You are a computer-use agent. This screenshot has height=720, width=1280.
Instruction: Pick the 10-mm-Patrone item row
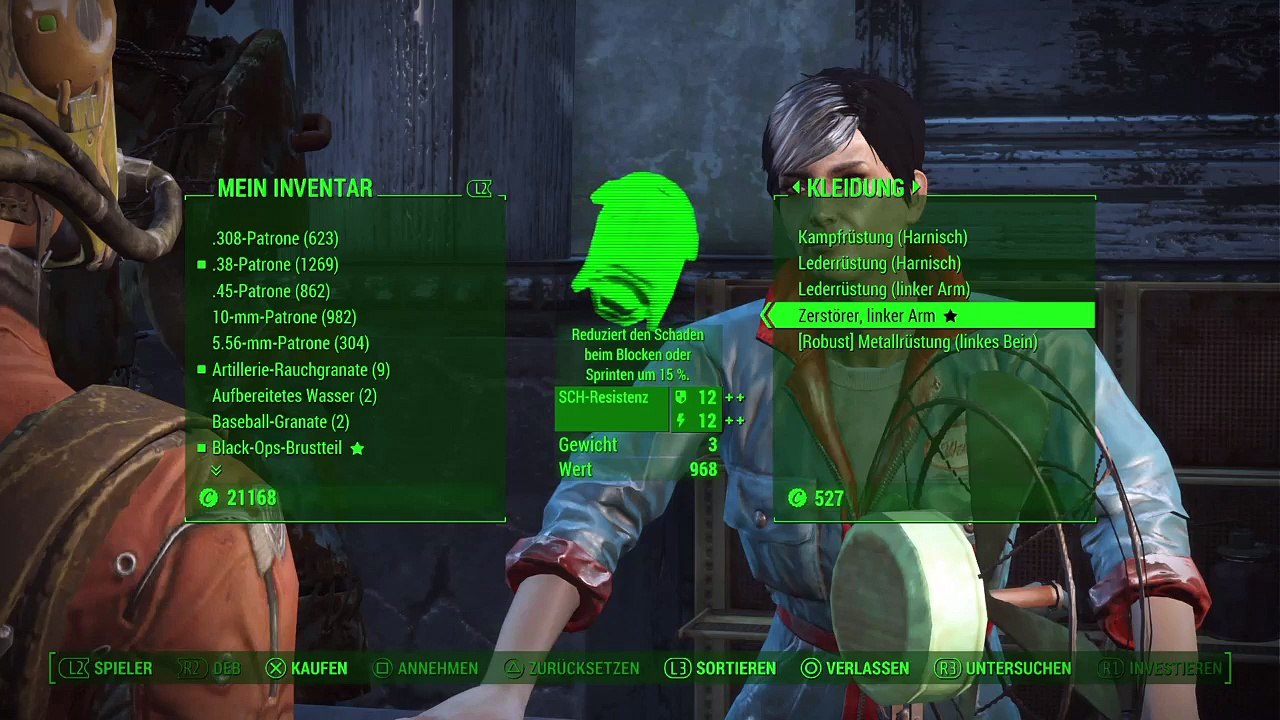pos(284,317)
